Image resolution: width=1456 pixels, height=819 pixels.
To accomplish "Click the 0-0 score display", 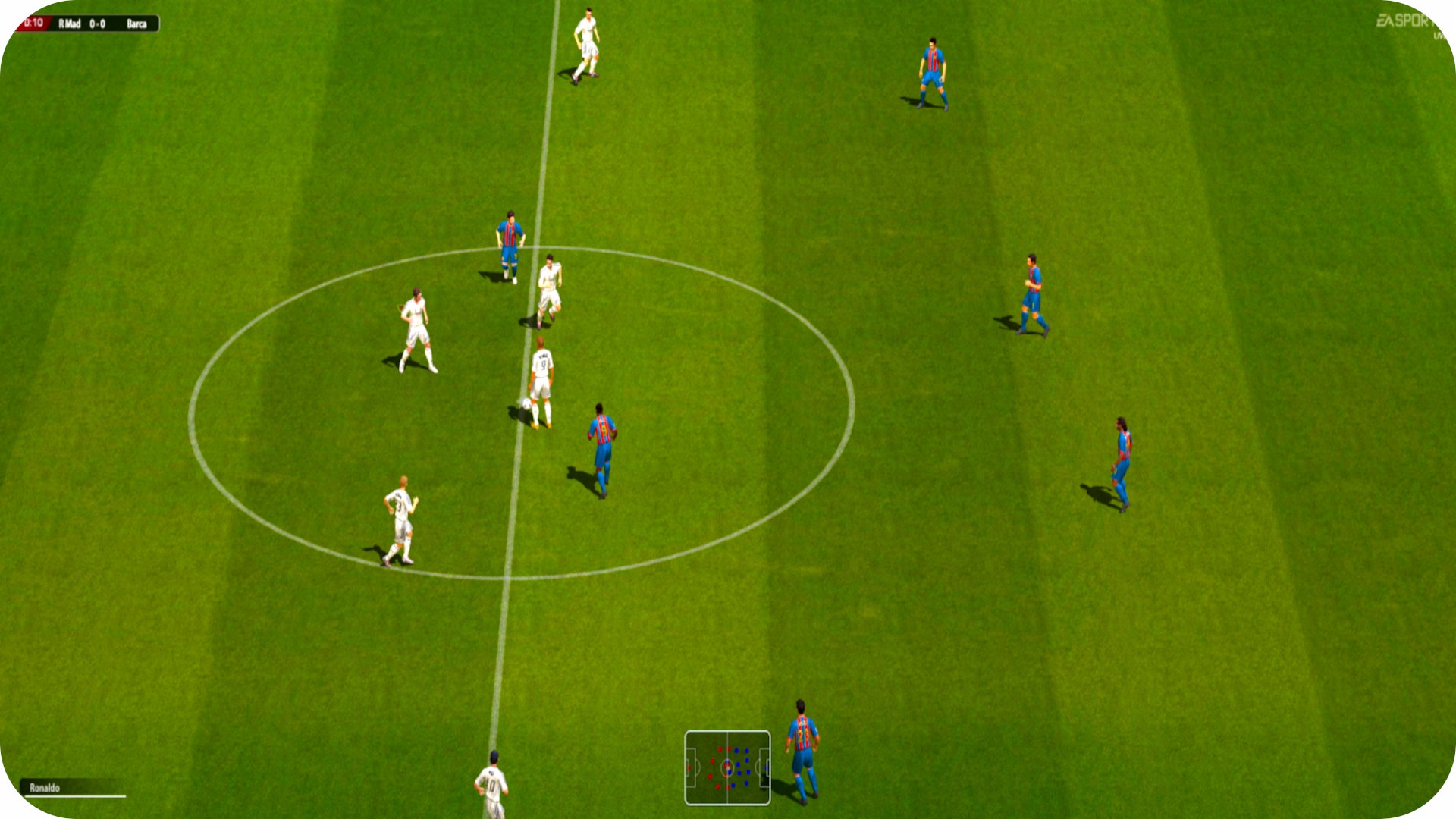I will point(98,24).
